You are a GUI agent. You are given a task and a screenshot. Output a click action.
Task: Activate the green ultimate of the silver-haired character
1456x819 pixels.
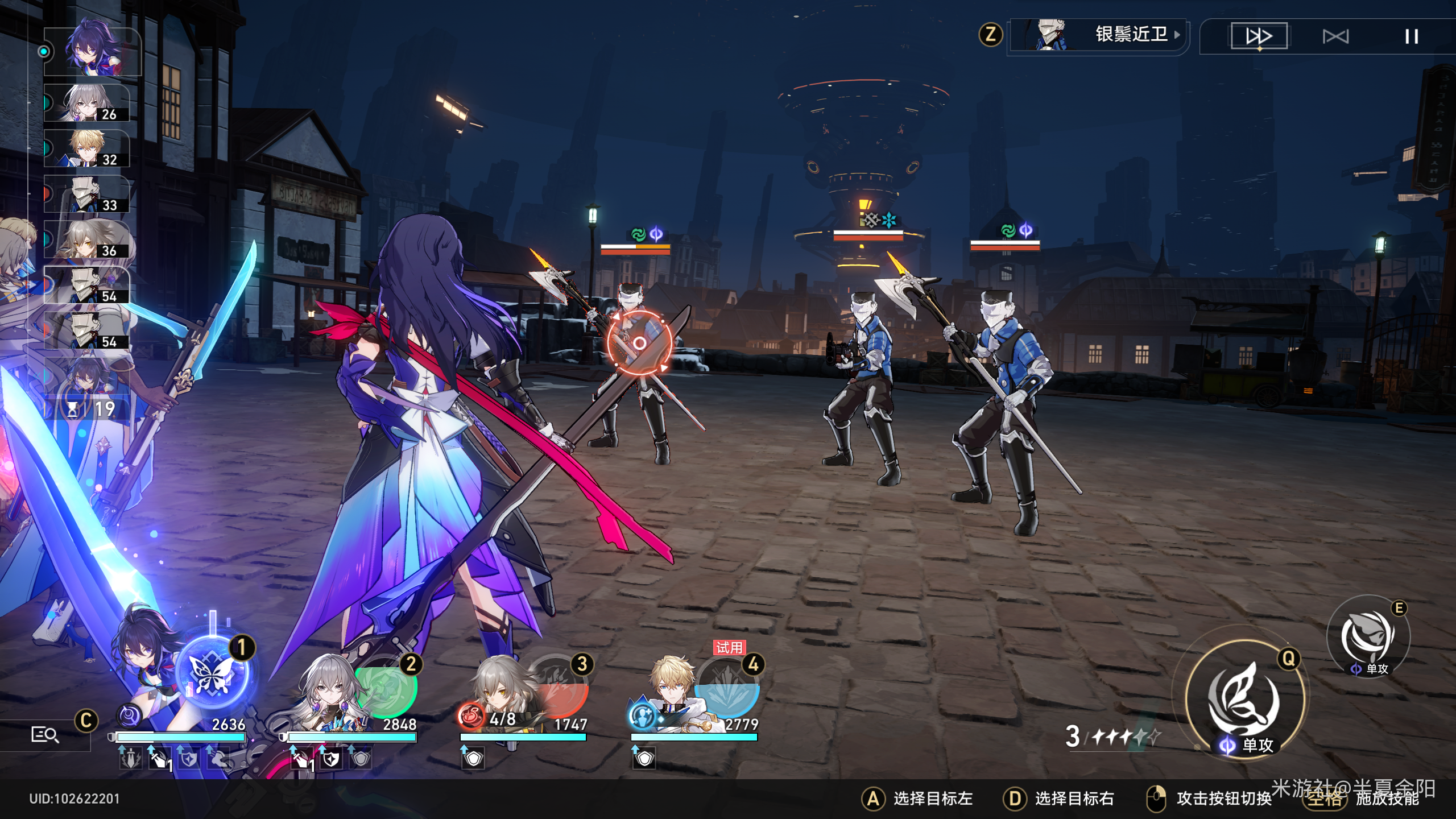(387, 688)
